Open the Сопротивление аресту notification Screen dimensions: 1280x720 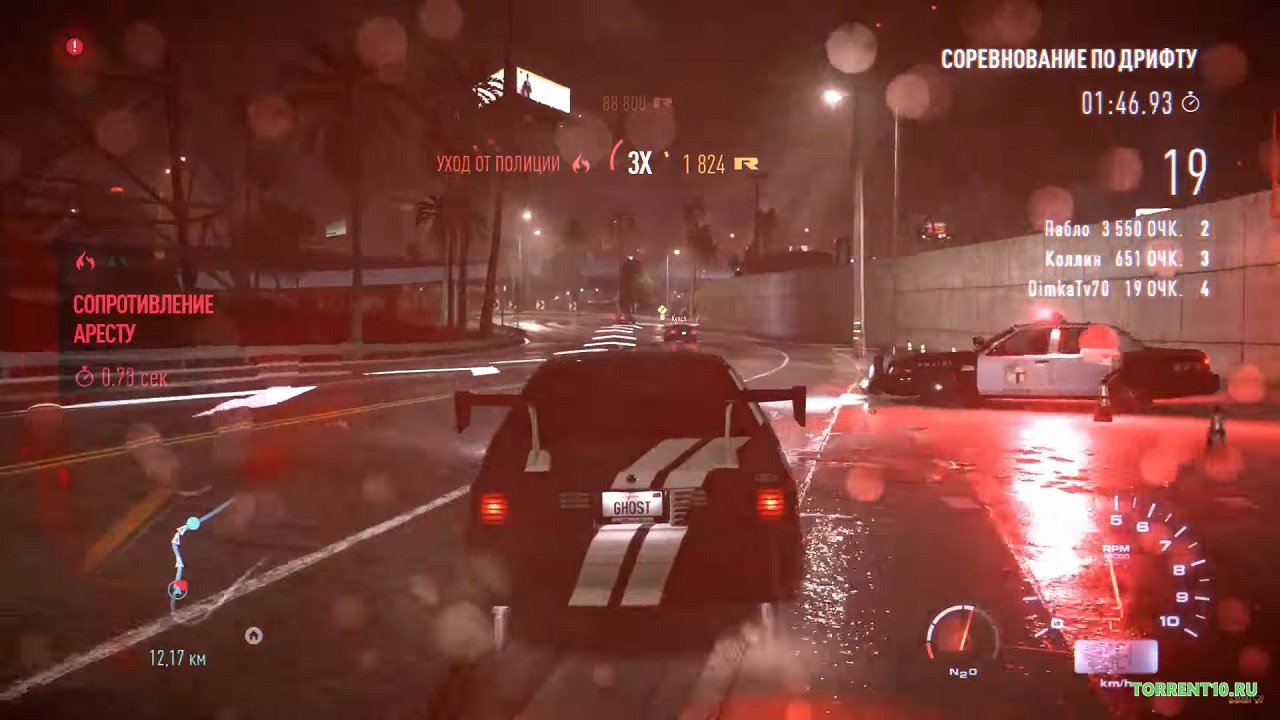pos(143,318)
